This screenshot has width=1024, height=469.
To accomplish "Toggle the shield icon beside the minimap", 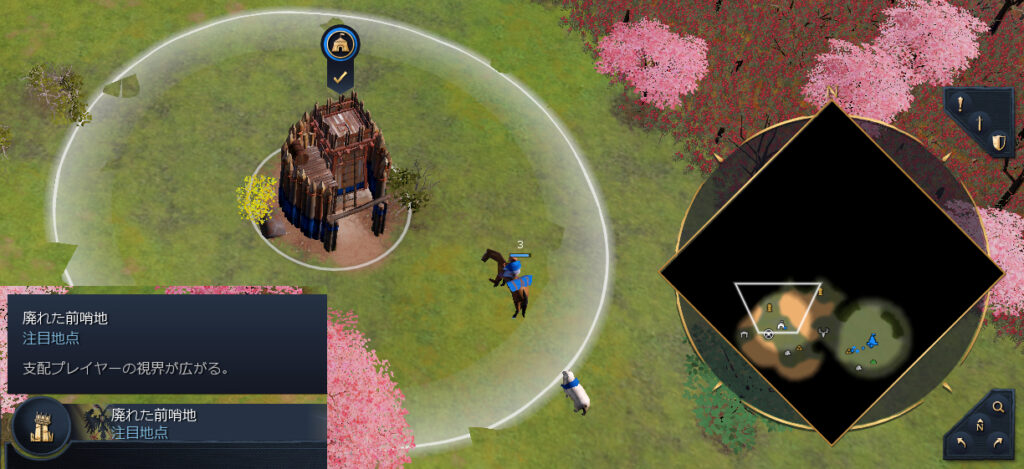I will click(997, 144).
